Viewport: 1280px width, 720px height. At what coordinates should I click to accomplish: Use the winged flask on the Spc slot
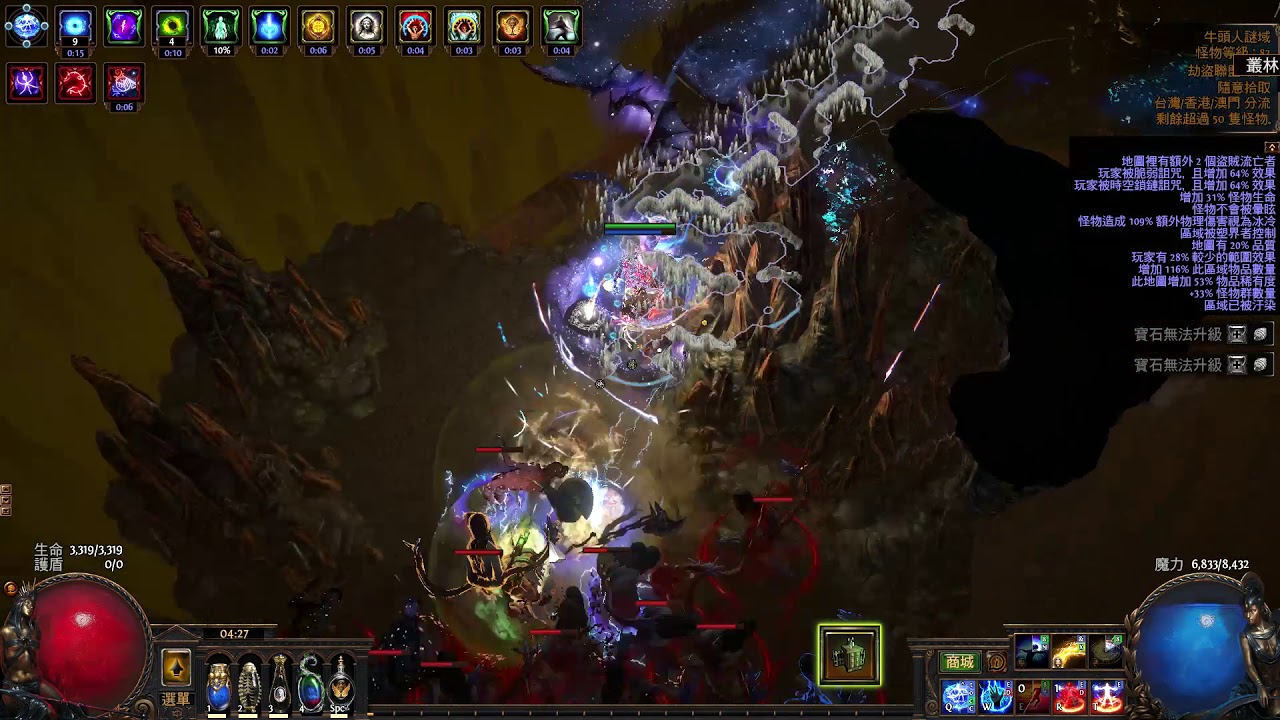(x=342, y=683)
